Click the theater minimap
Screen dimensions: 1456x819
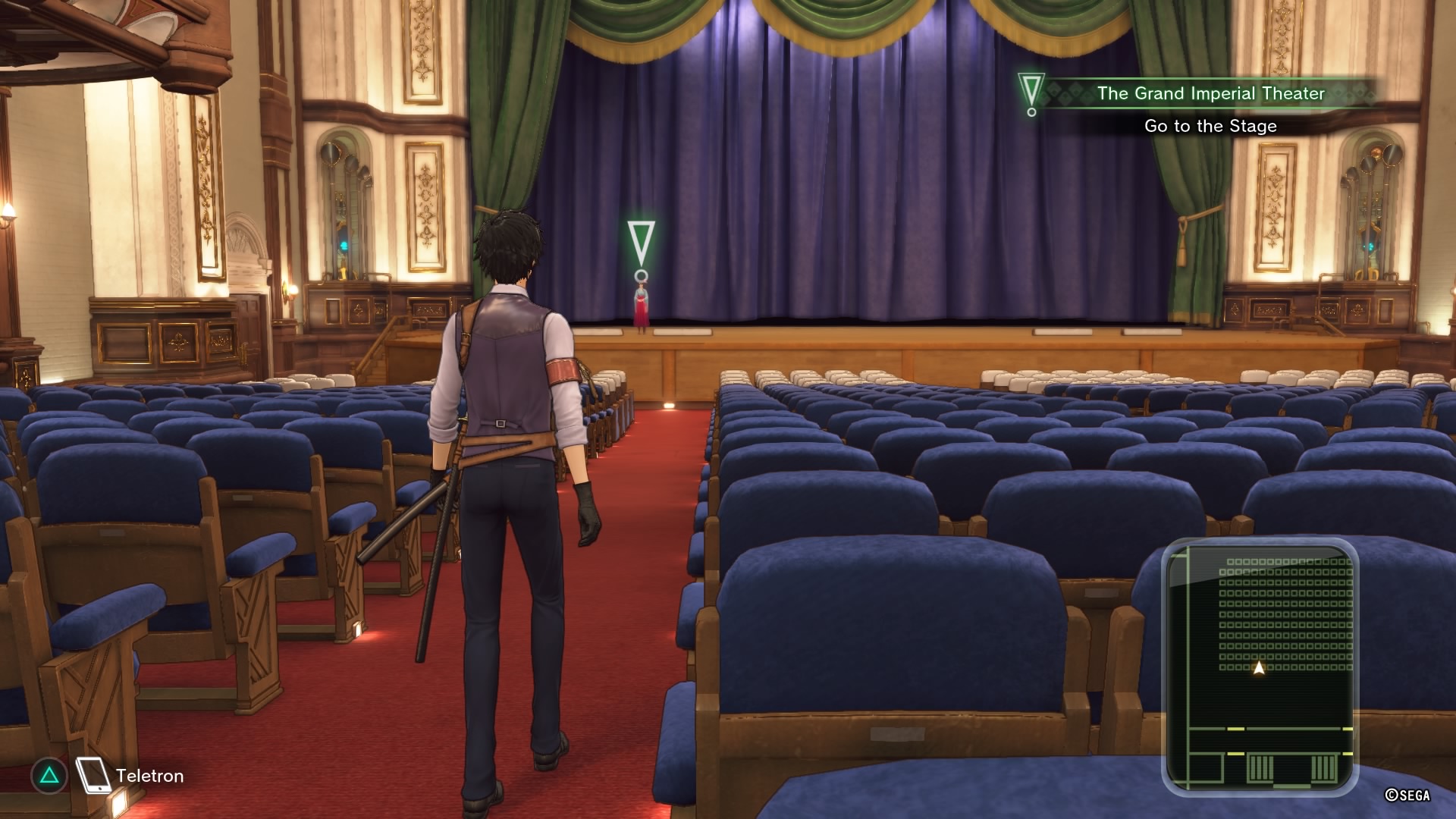pos(1259,667)
